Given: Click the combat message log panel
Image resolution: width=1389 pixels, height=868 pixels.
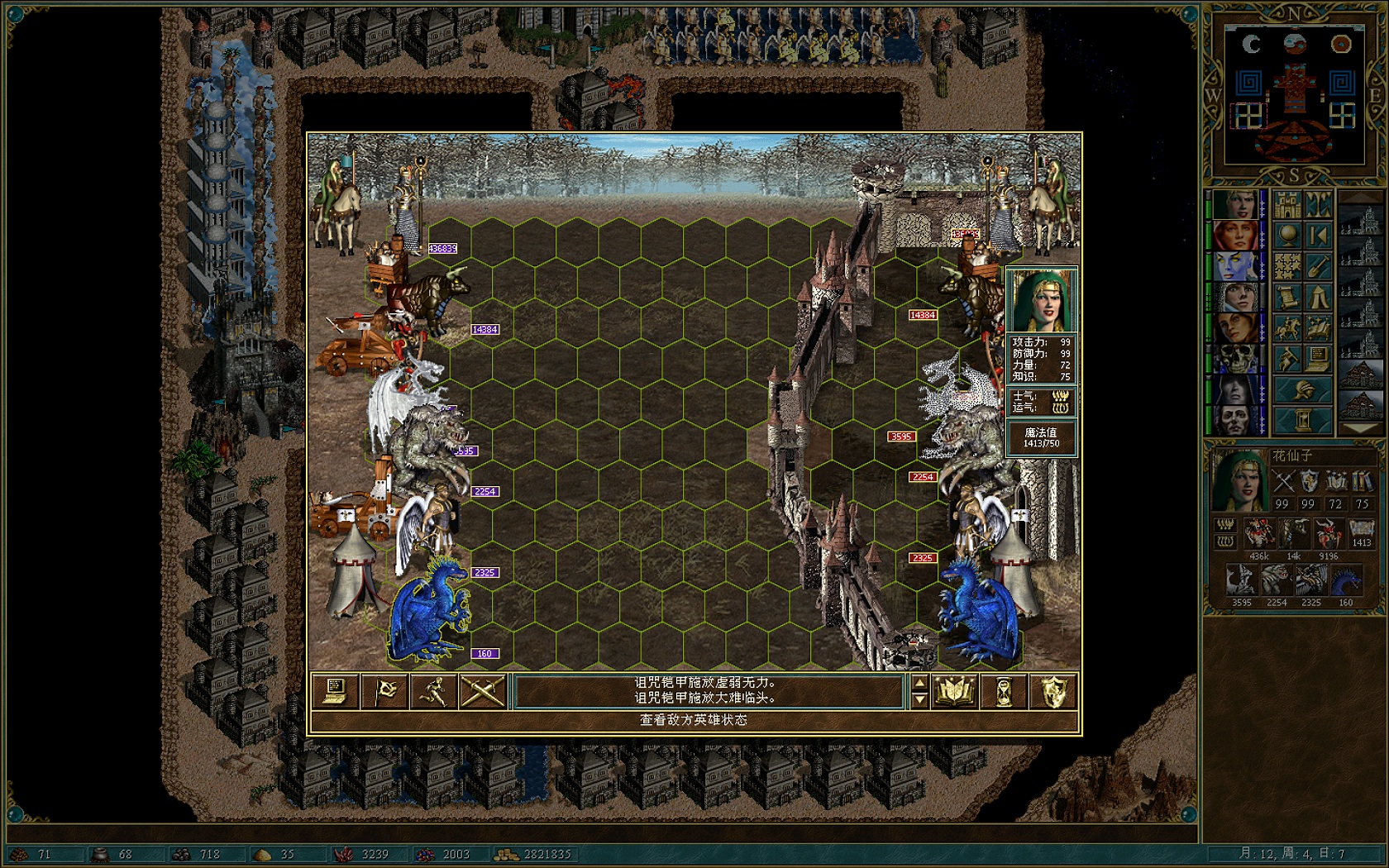Looking at the screenshot, I should click(x=709, y=691).
